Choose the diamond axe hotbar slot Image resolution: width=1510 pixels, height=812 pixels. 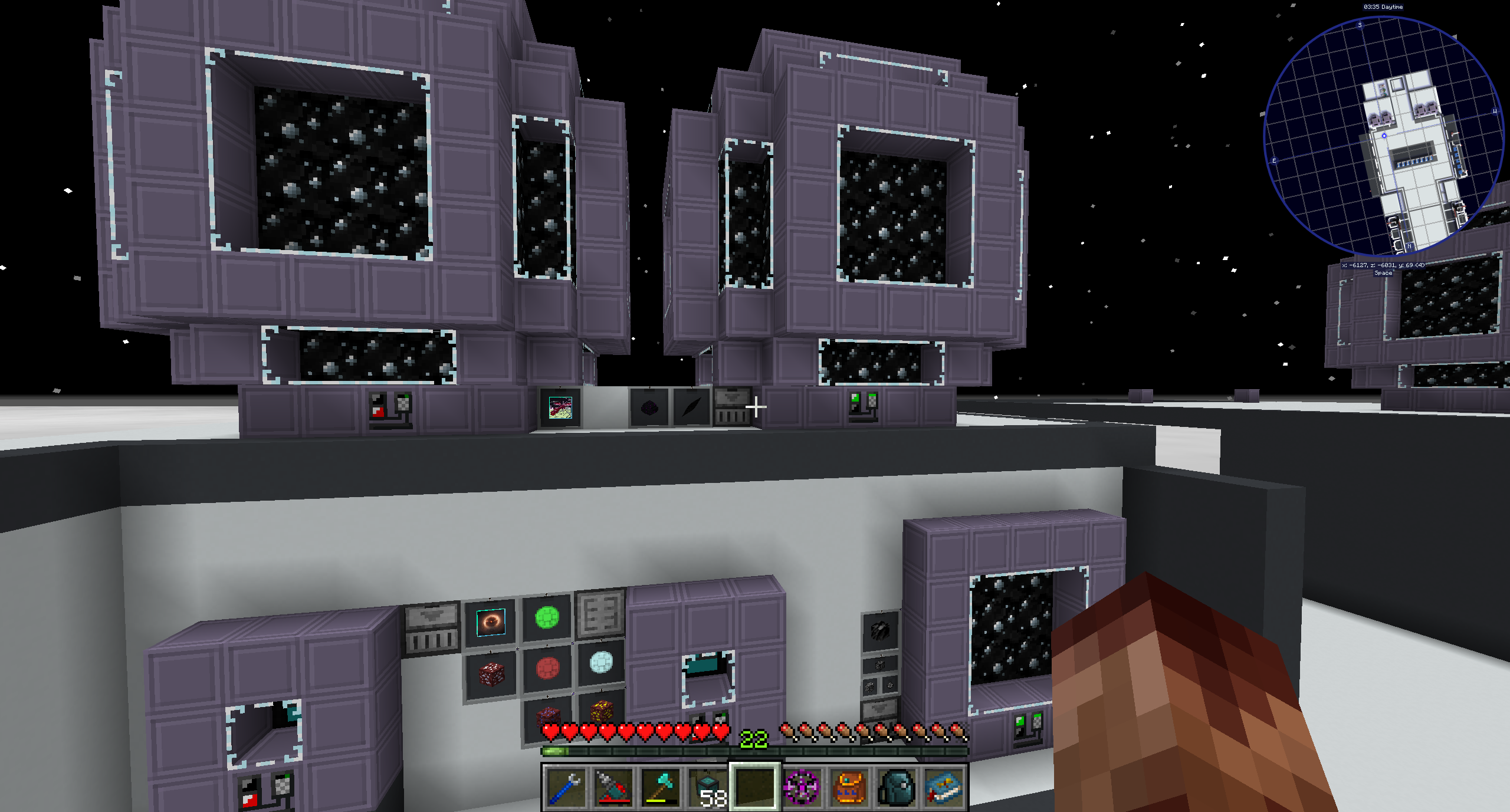click(x=660, y=787)
